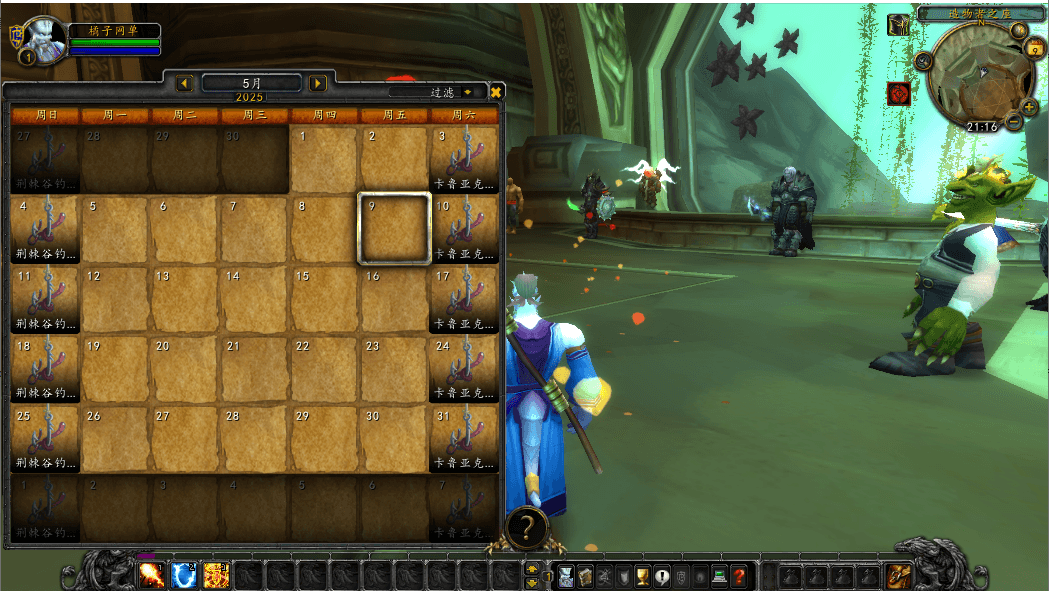Select May 15 on the calendar
Screen dimensions: 1049x591
coord(325,299)
